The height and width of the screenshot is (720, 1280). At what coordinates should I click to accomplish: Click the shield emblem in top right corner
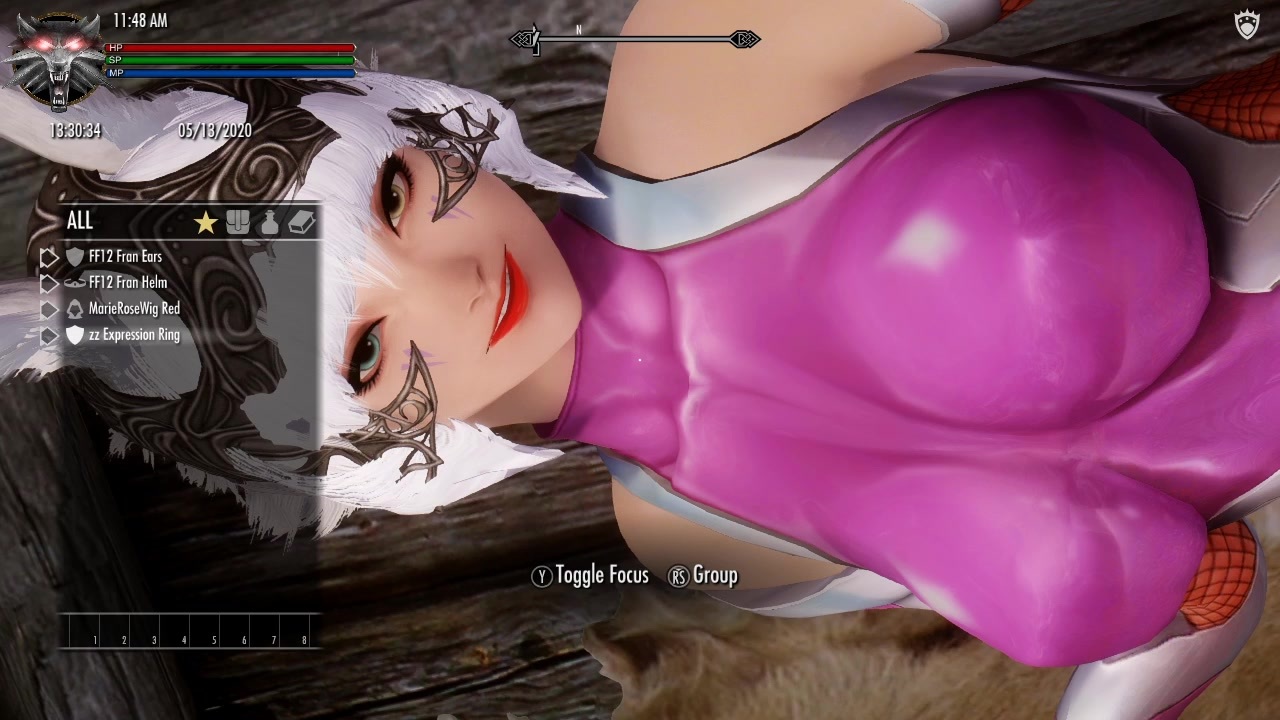1245,25
